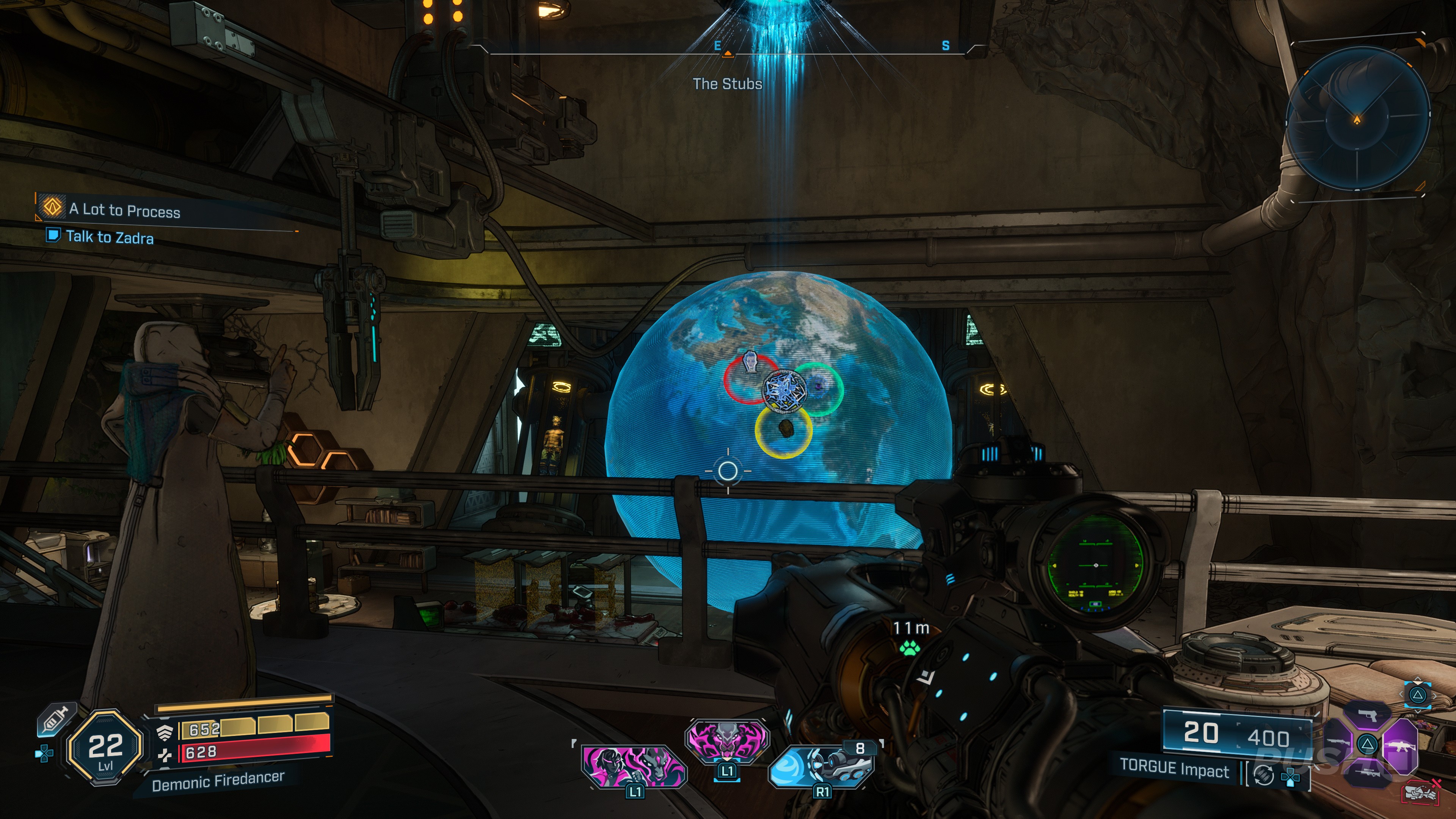Activate the woman and beast action skill

(634, 767)
